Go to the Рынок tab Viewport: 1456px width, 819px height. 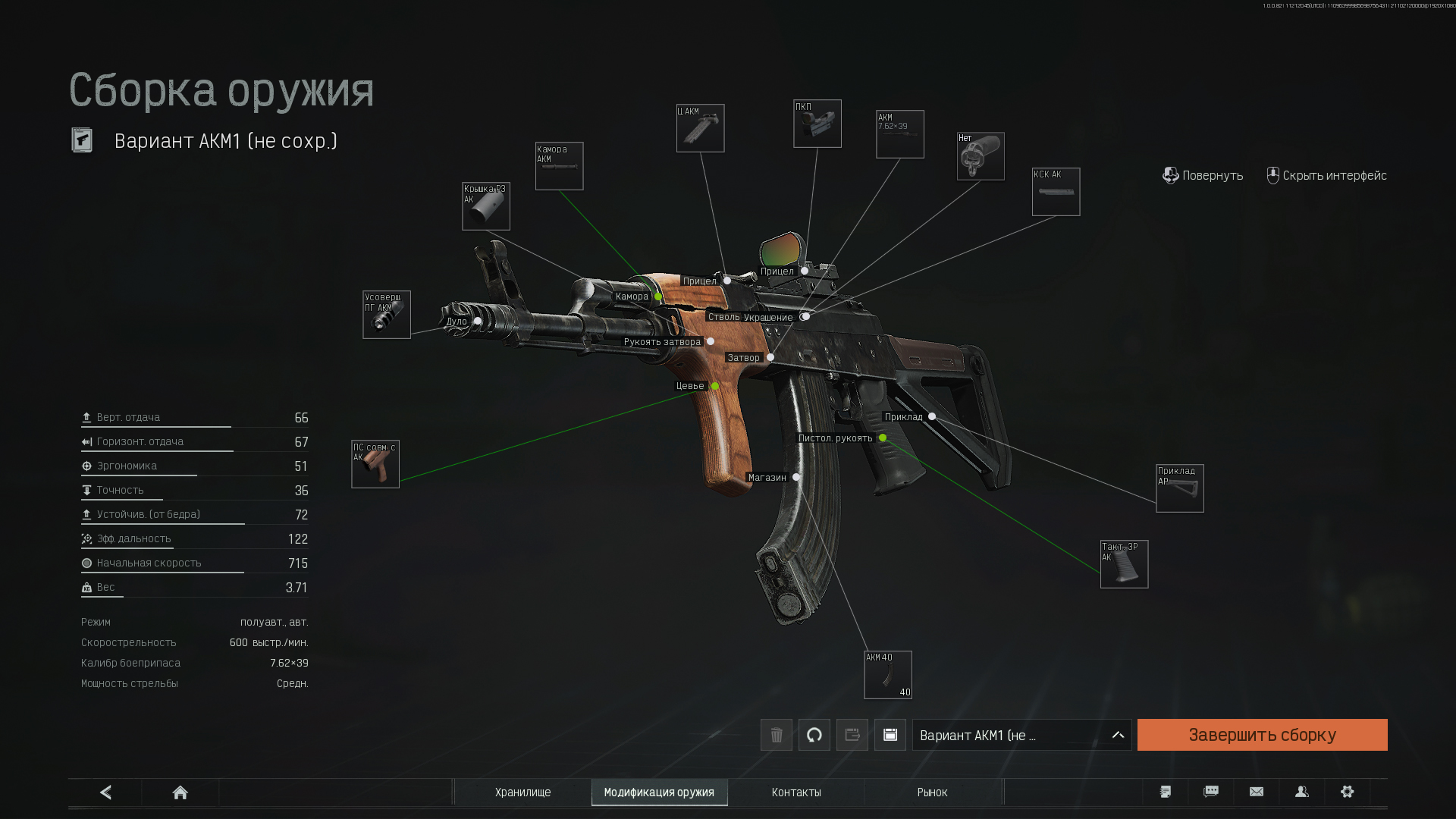point(932,792)
